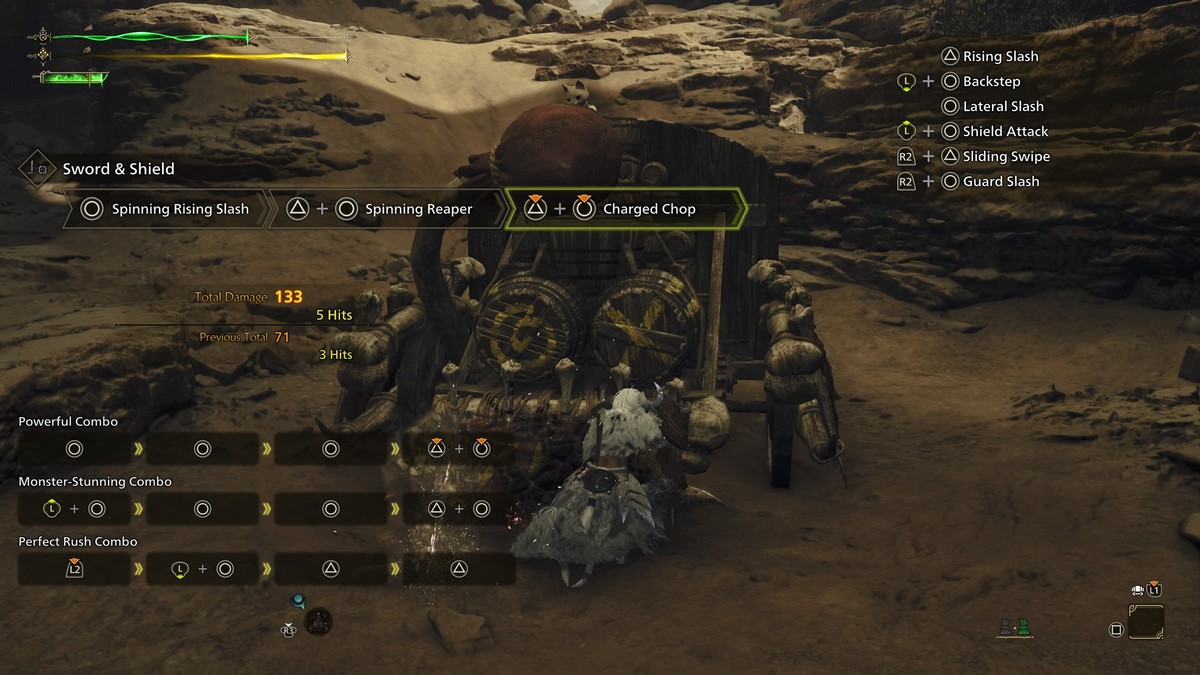This screenshot has height=675, width=1200.
Task: Open the item slot in the corner
Action: pos(1146,623)
